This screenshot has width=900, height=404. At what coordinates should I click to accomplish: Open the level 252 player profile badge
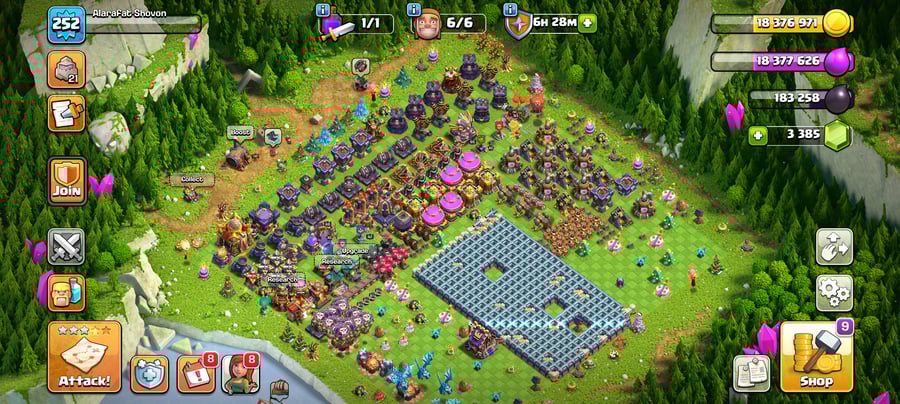point(66,25)
